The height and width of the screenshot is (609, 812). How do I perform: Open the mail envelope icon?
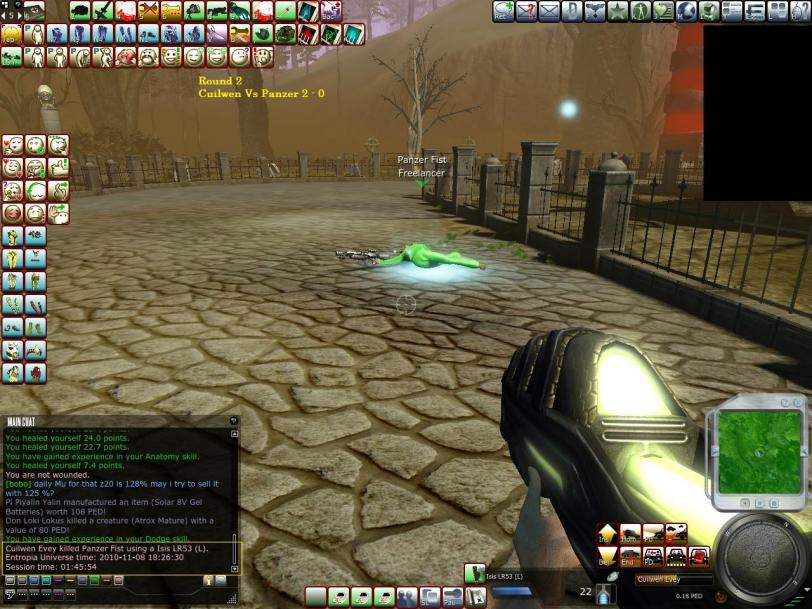(549, 11)
